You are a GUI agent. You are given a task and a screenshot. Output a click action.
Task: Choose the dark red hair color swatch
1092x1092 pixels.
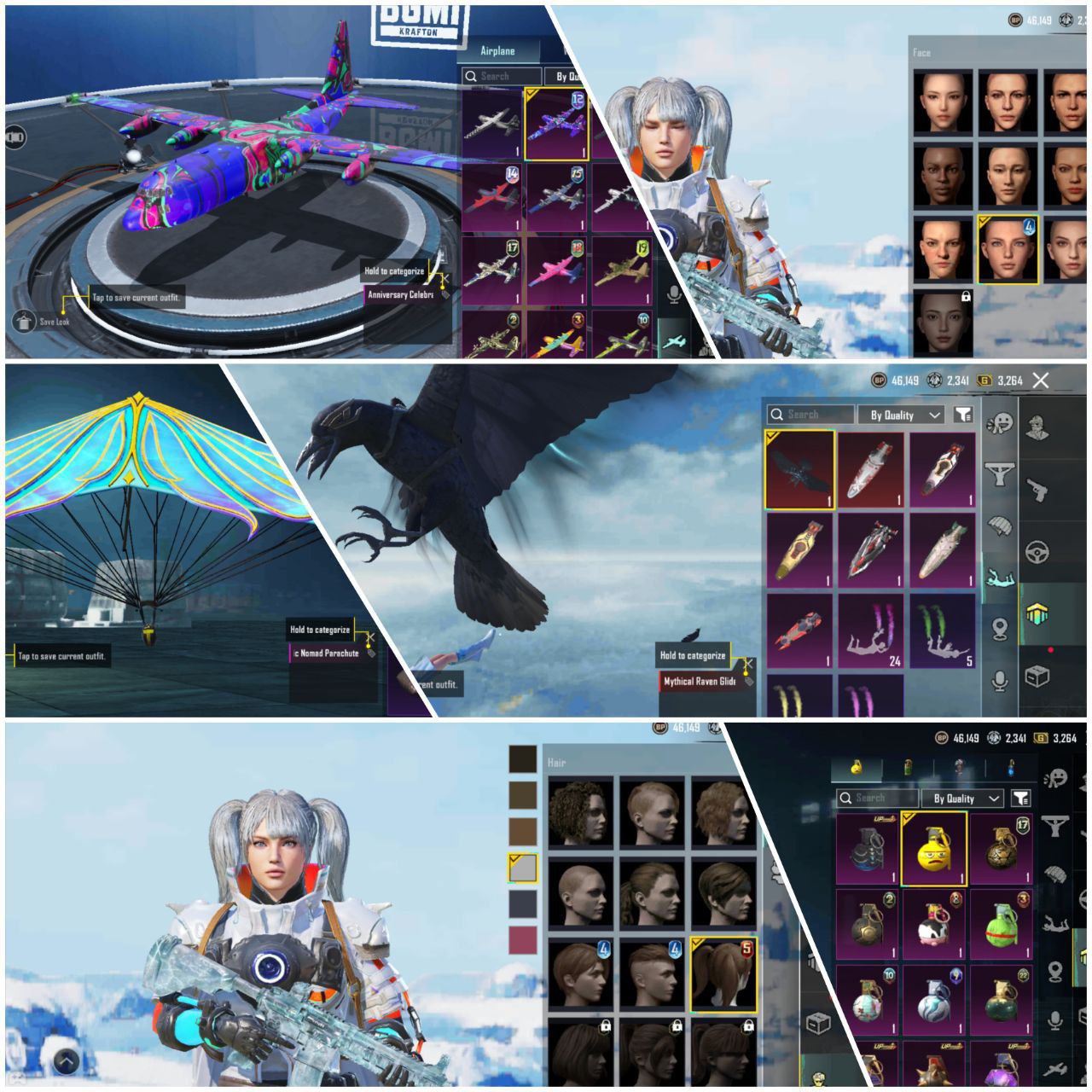(x=522, y=939)
